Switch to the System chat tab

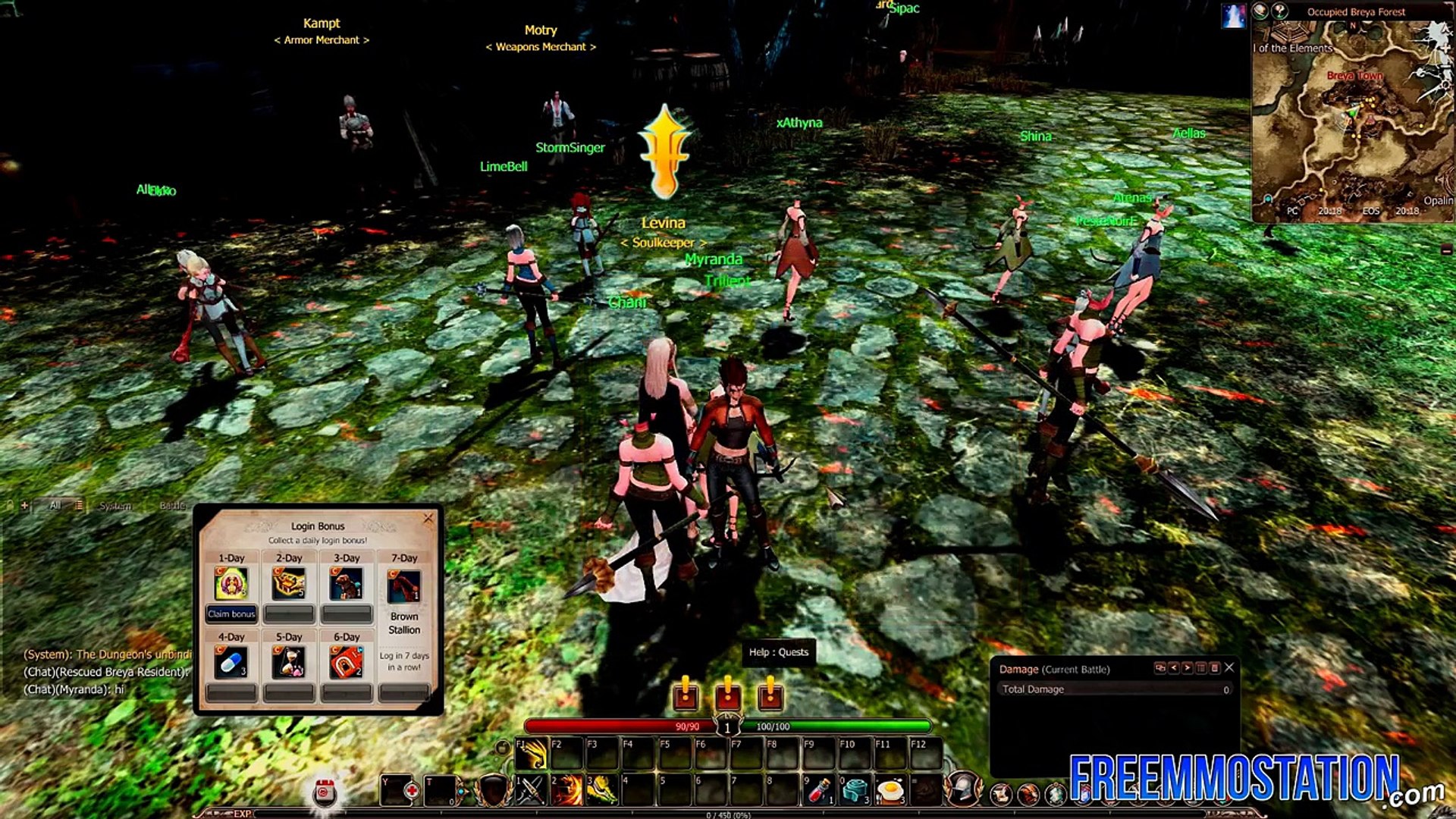click(115, 506)
